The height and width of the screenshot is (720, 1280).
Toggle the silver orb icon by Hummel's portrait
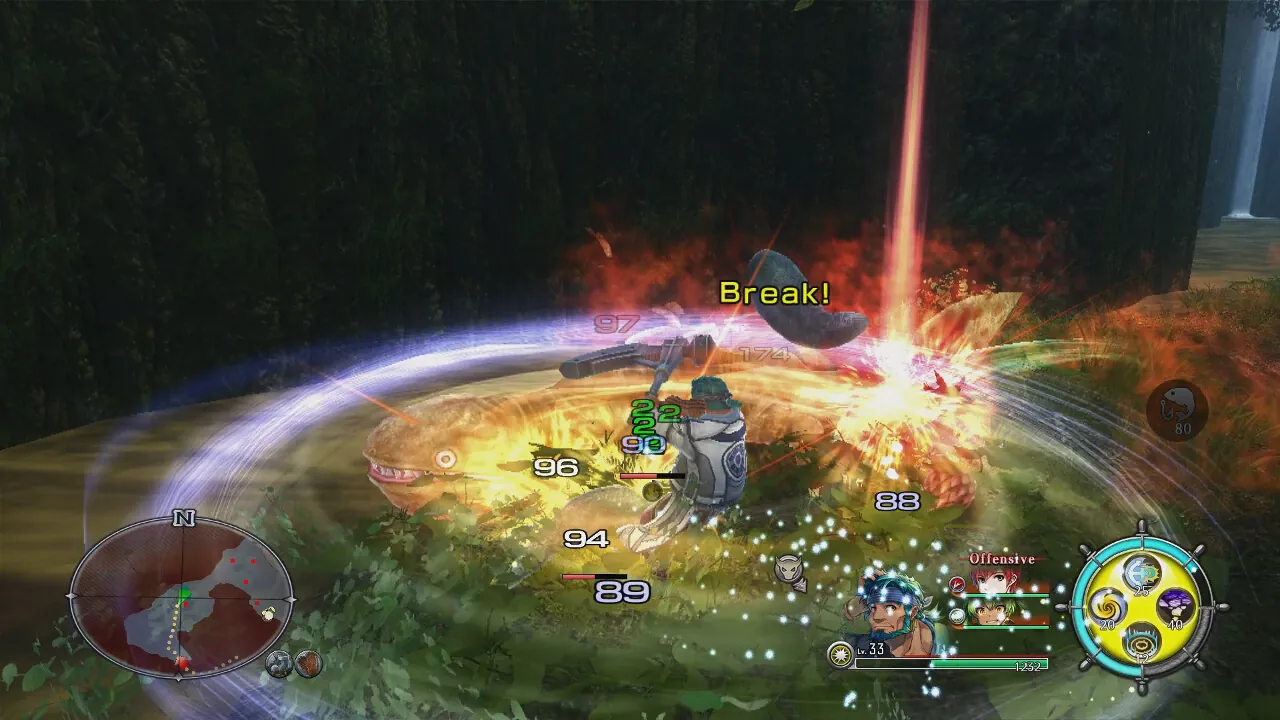coord(957,616)
